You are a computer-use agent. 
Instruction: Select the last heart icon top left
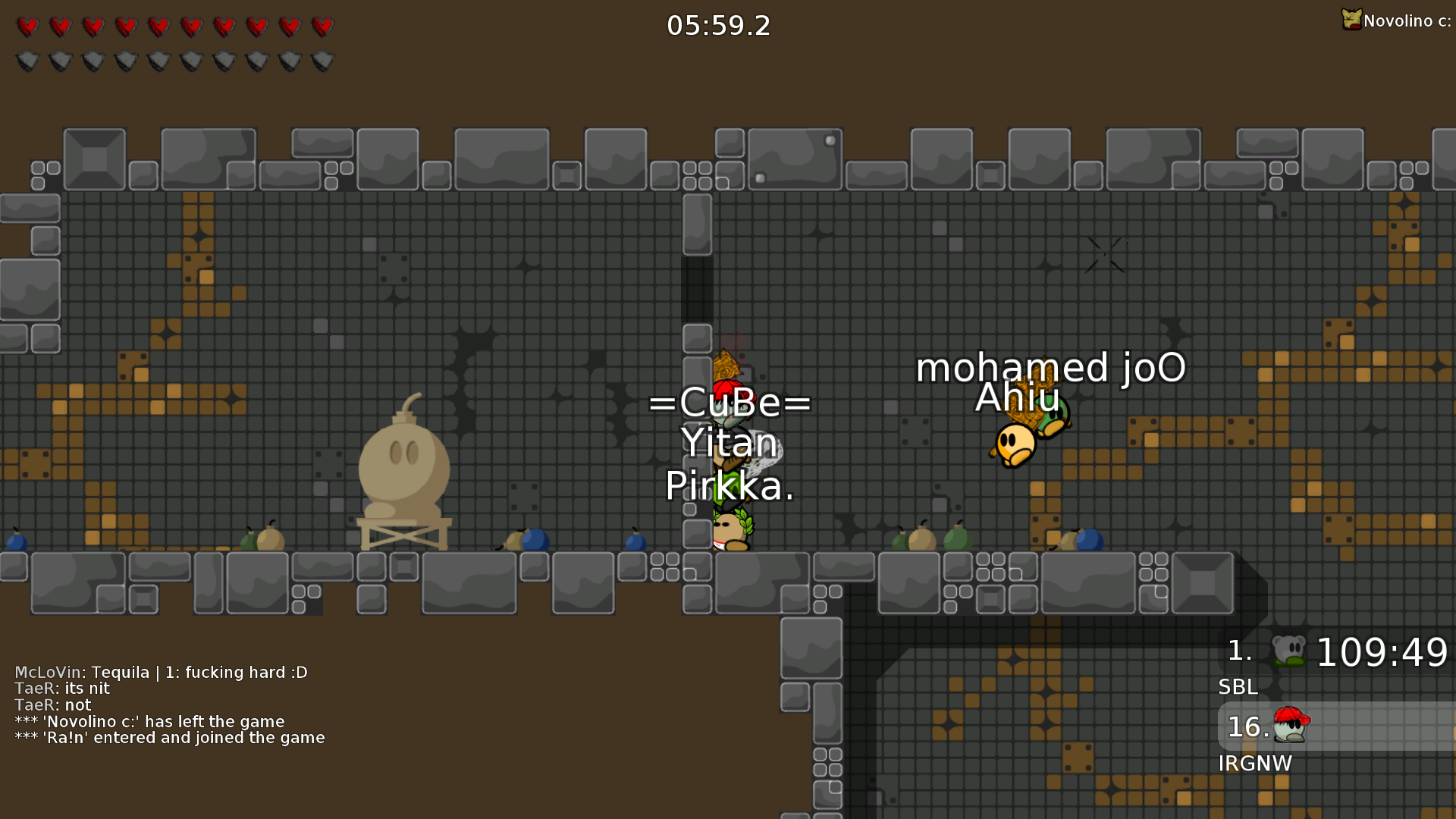(x=324, y=27)
